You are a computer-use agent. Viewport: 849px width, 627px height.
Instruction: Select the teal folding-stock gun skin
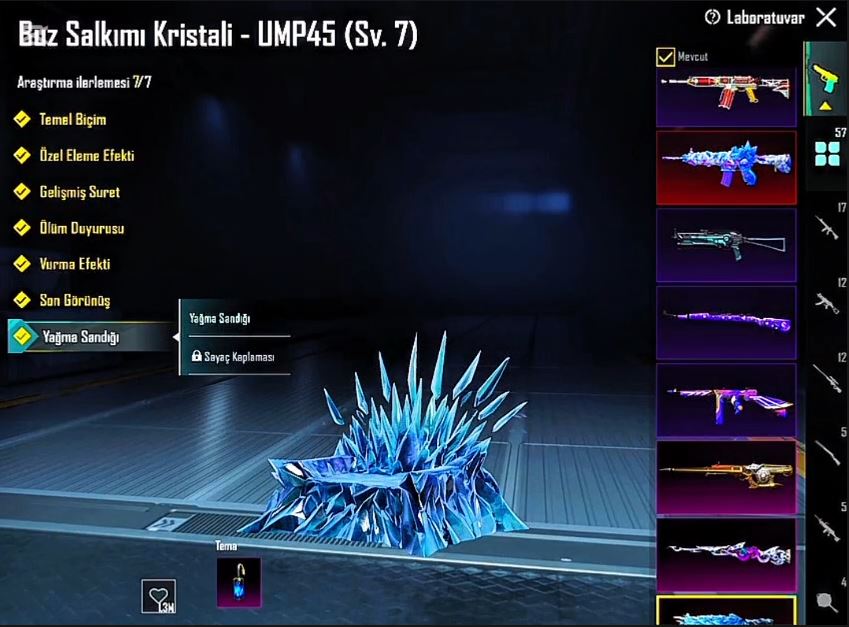point(725,245)
